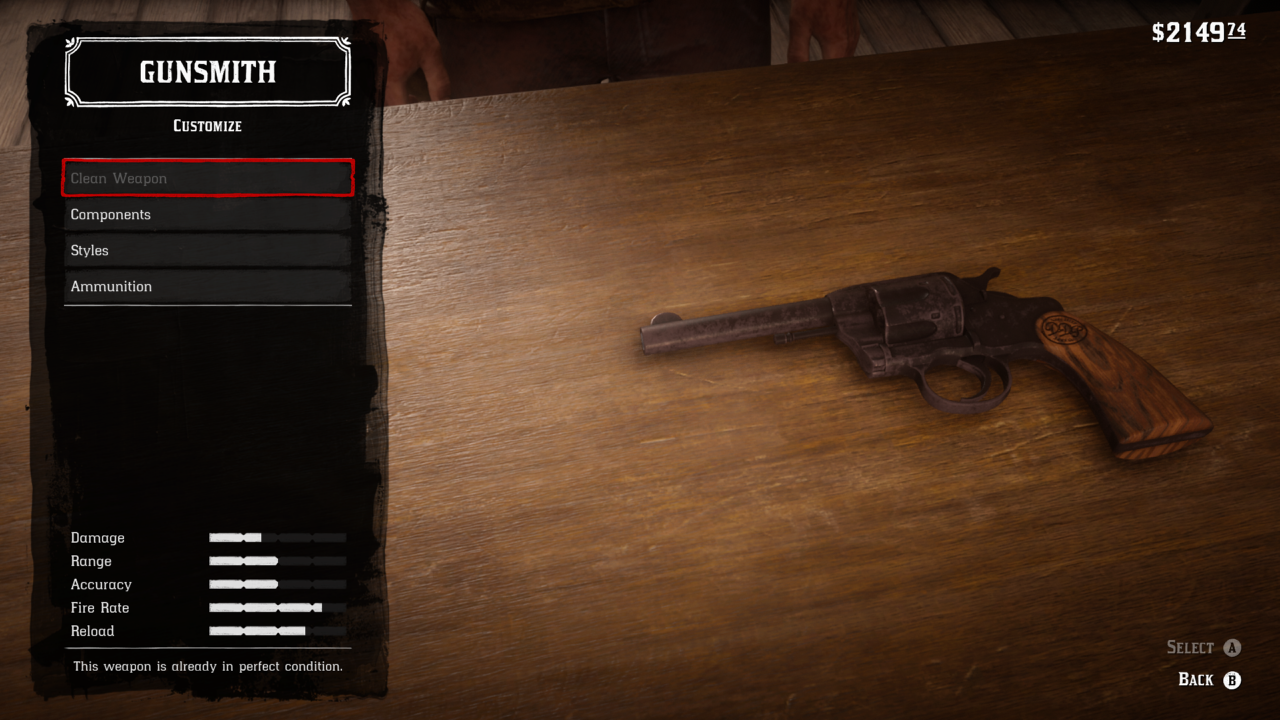Viewport: 1280px width, 720px height.
Task: Click the Reload stat bar
Action: [277, 631]
